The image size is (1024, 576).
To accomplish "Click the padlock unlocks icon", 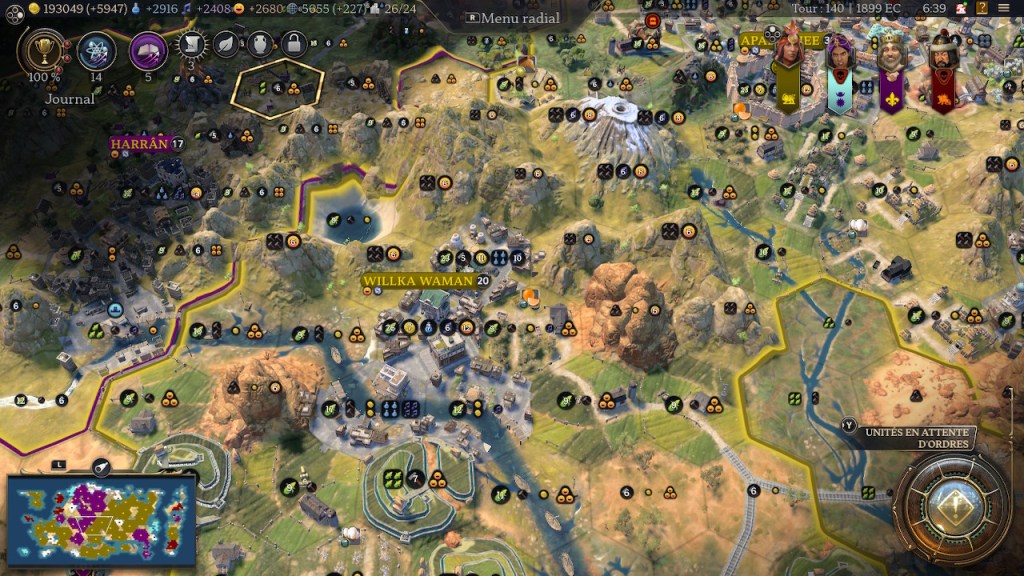I will pos(293,43).
